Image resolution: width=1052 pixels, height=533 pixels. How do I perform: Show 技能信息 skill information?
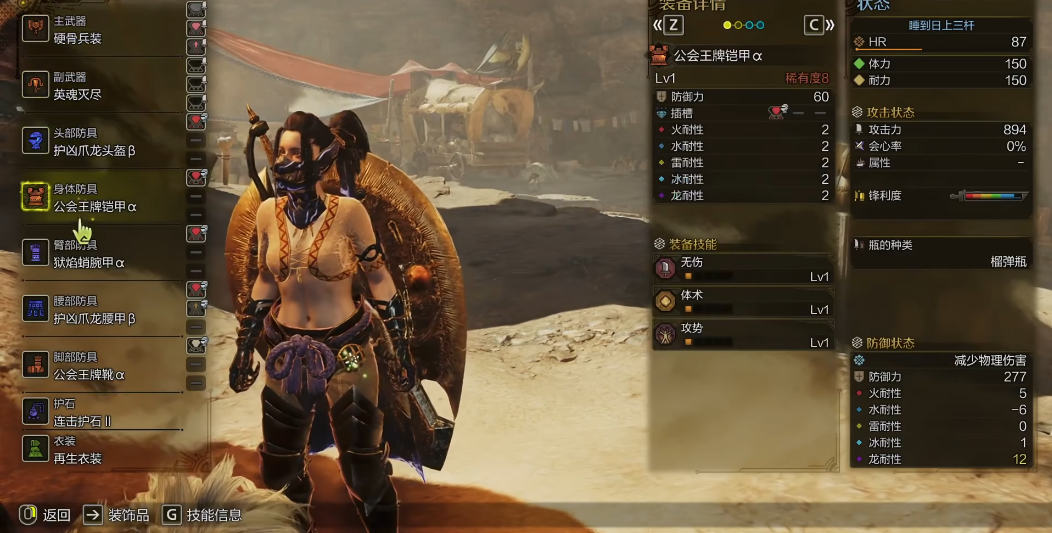coord(202,515)
